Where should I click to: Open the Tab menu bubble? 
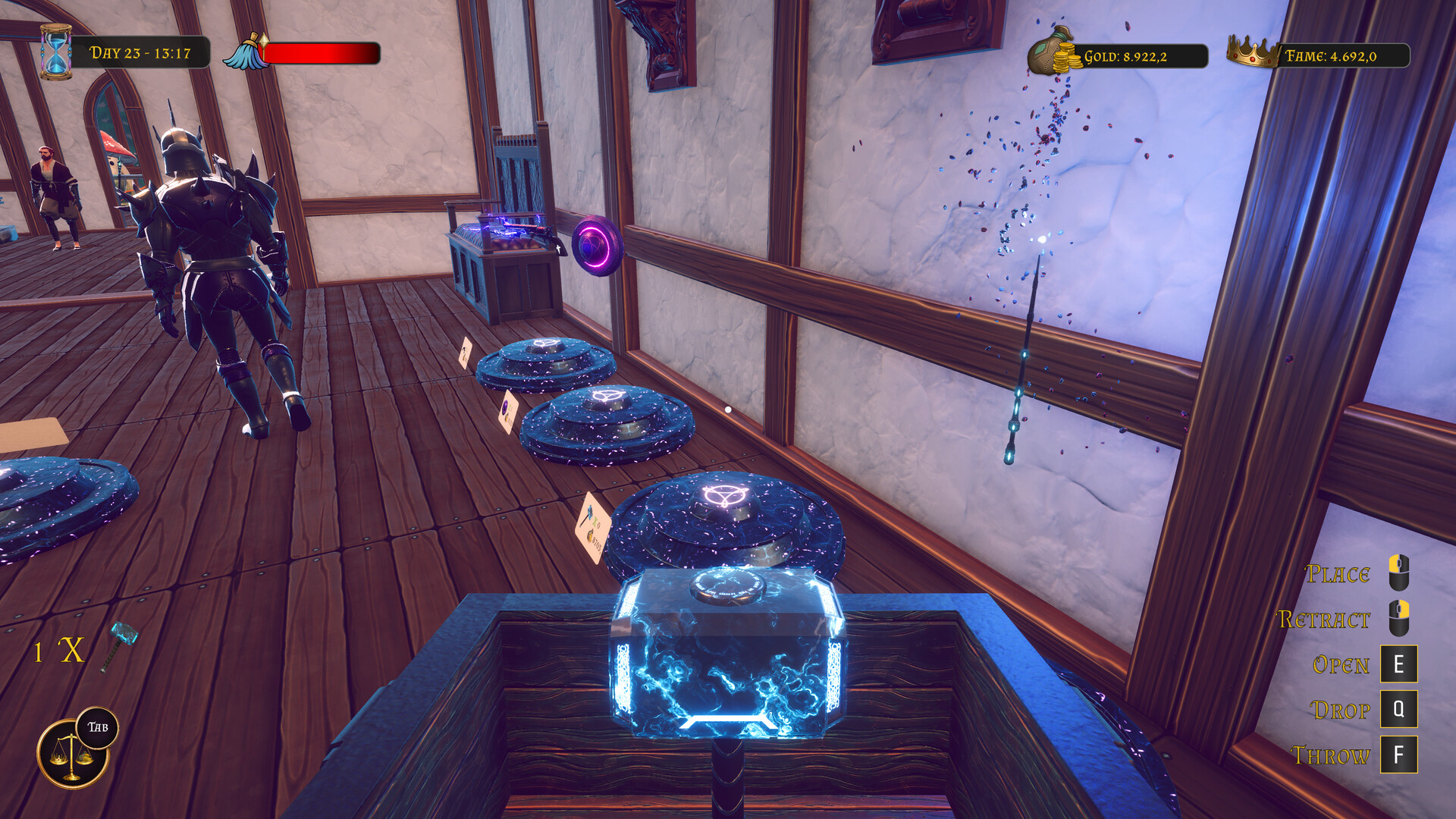point(96,726)
